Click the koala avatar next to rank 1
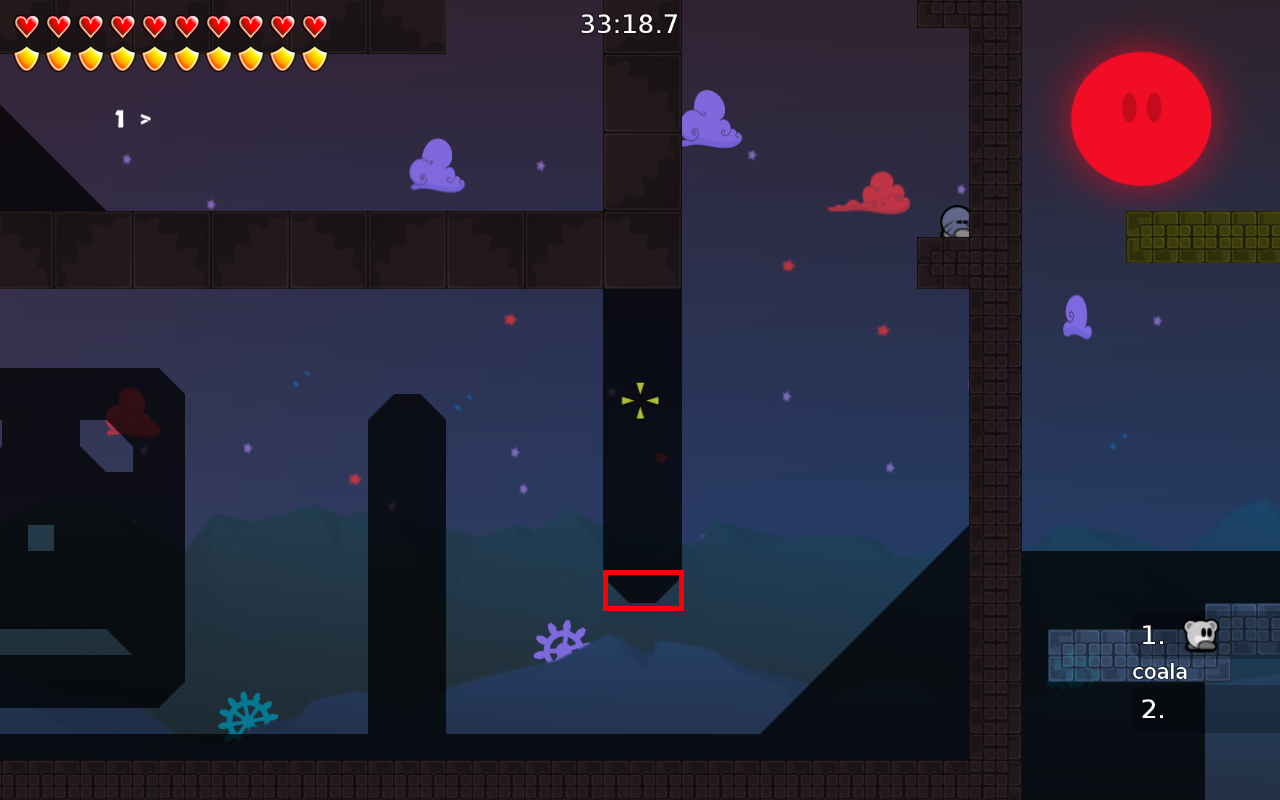 click(x=1200, y=634)
